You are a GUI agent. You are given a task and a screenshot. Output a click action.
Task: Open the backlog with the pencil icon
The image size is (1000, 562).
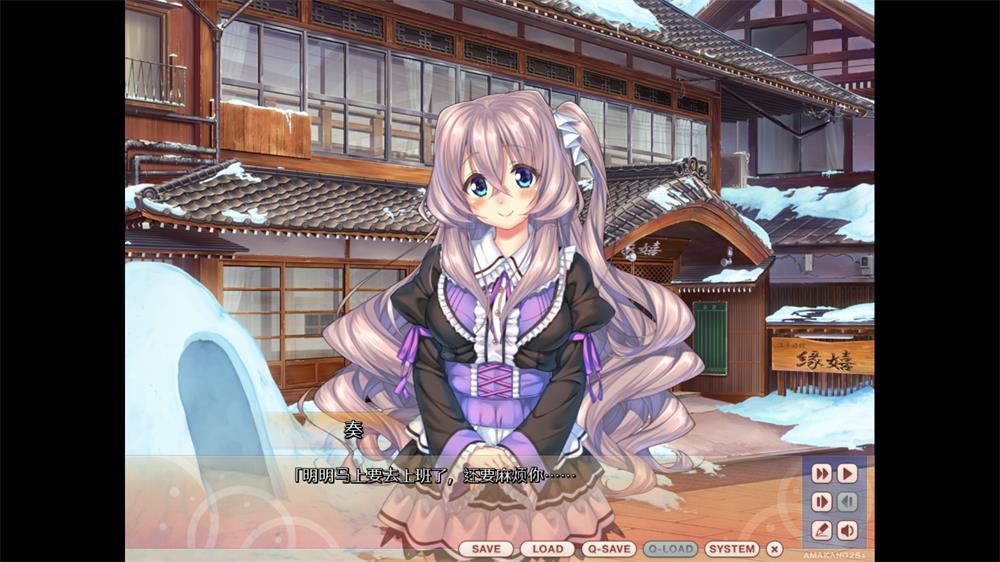(x=822, y=530)
